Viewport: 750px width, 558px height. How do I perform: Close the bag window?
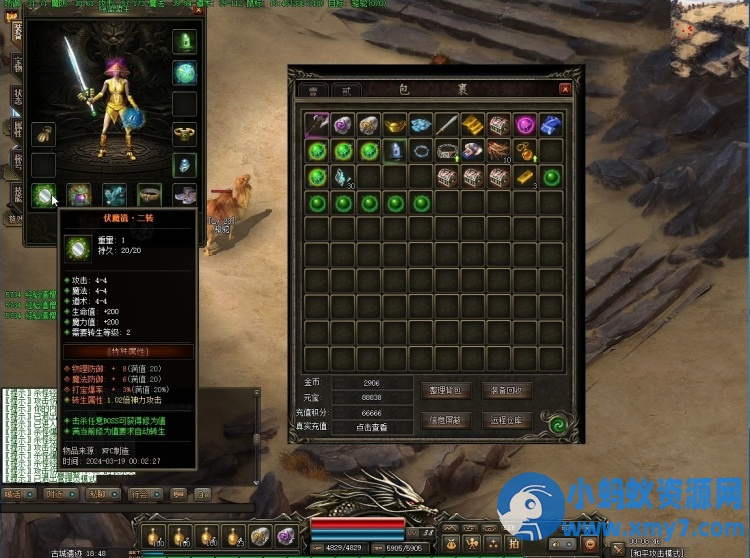coord(565,89)
